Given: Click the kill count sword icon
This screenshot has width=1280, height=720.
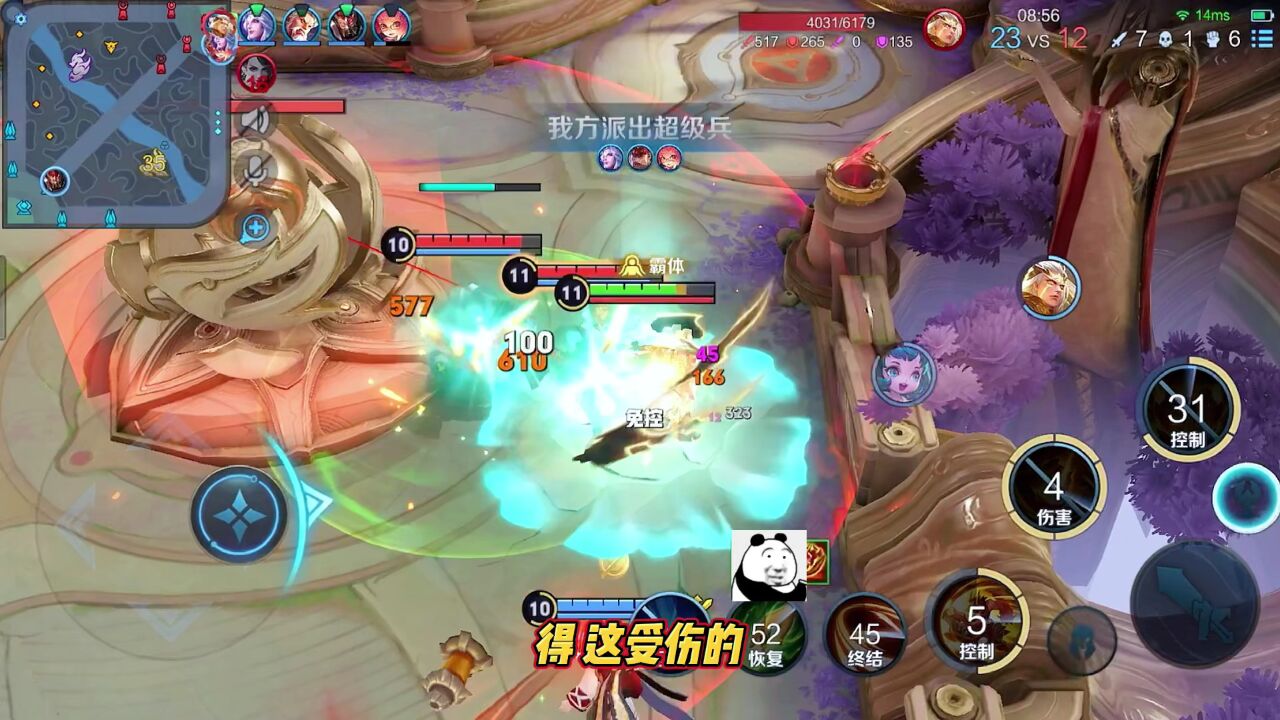Looking at the screenshot, I should (1119, 40).
